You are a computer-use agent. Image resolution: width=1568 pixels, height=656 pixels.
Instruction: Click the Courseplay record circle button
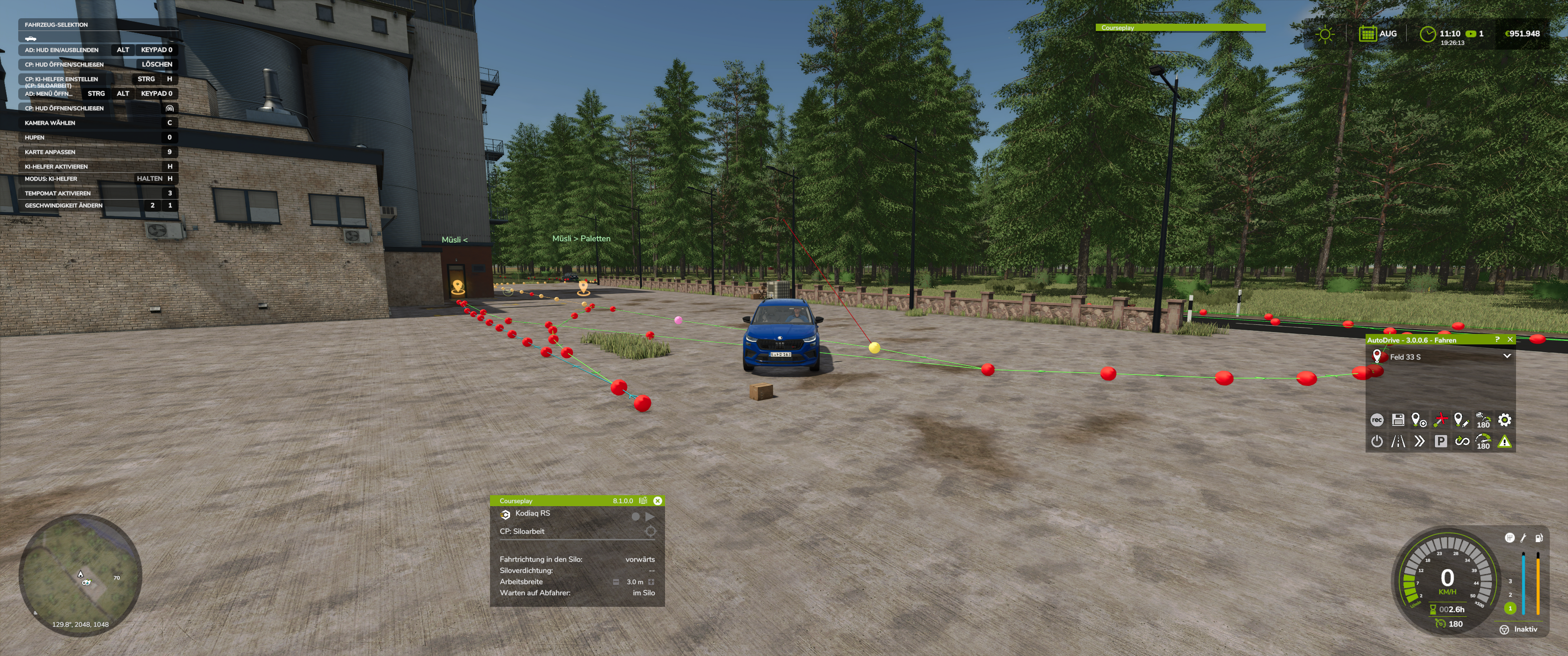(x=635, y=517)
